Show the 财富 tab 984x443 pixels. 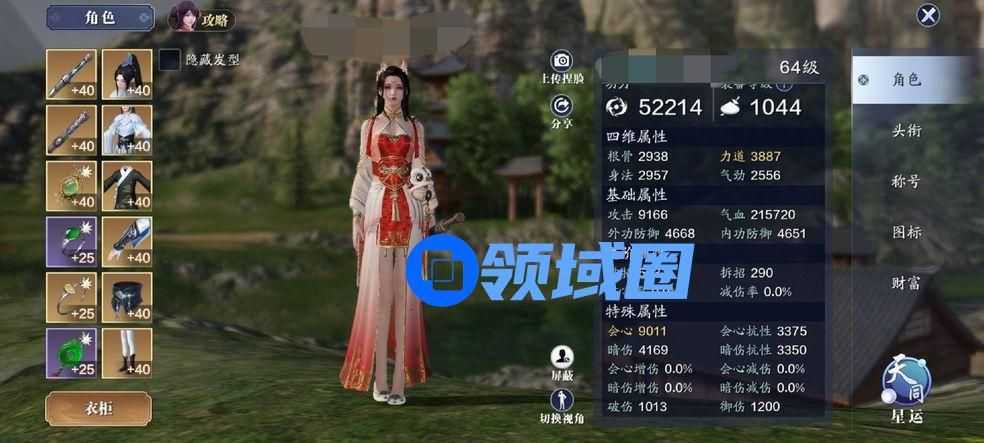[x=907, y=283]
